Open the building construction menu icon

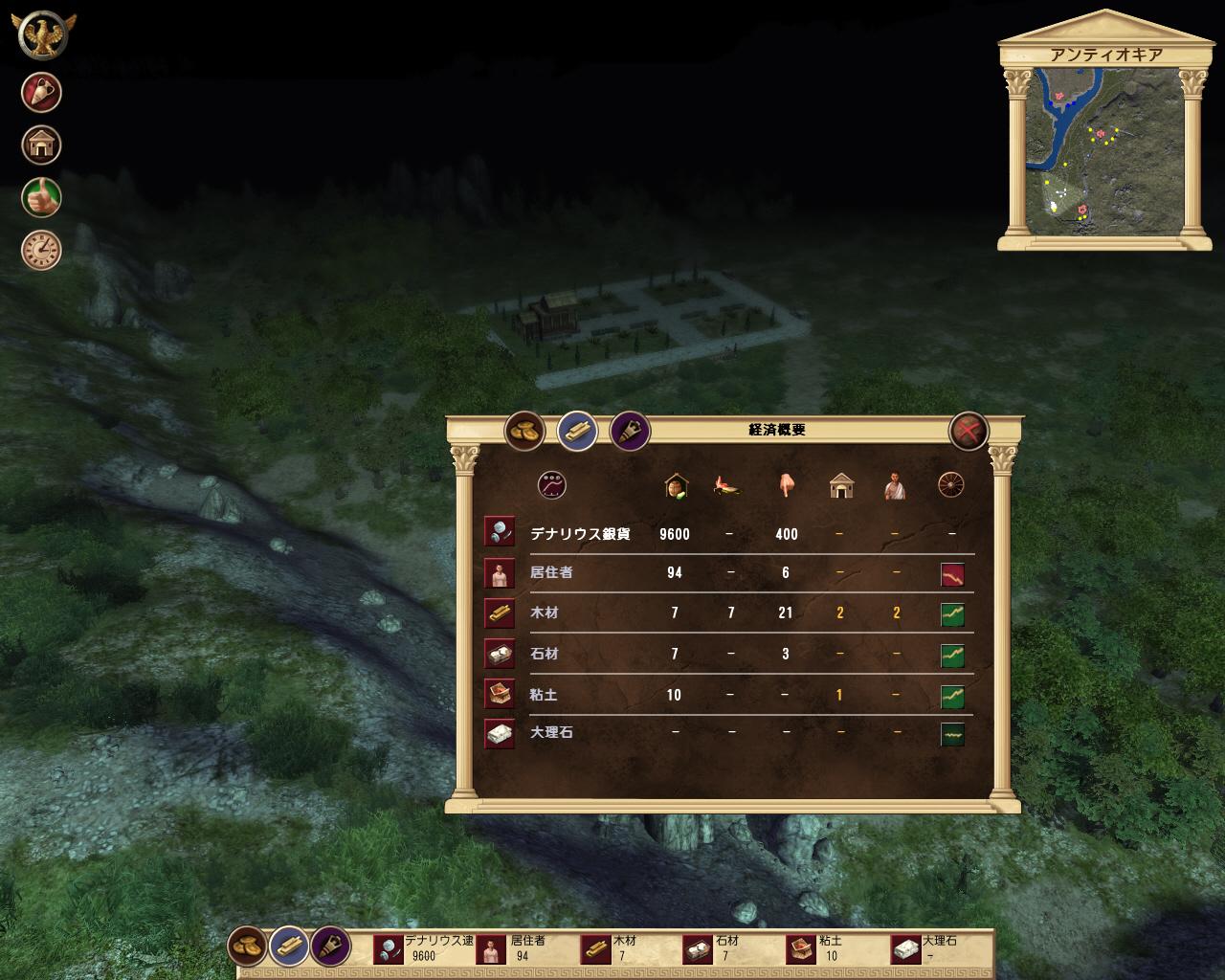pos(41,145)
